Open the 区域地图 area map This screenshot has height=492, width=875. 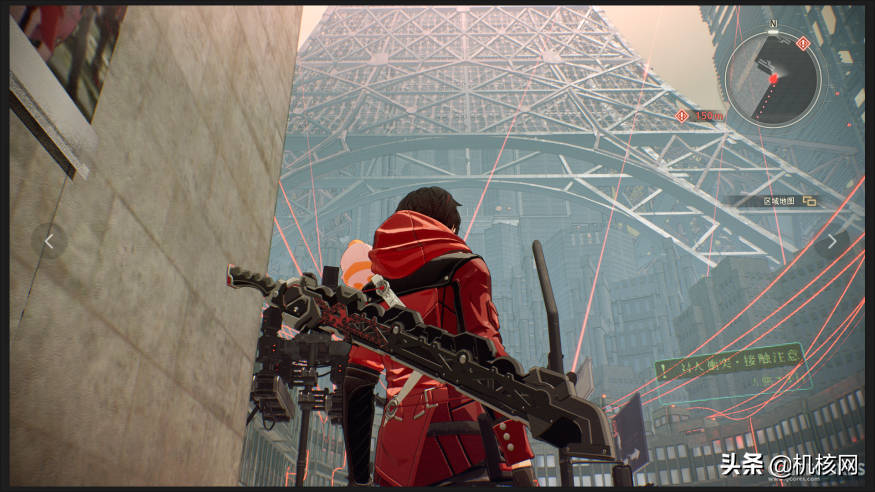point(789,201)
